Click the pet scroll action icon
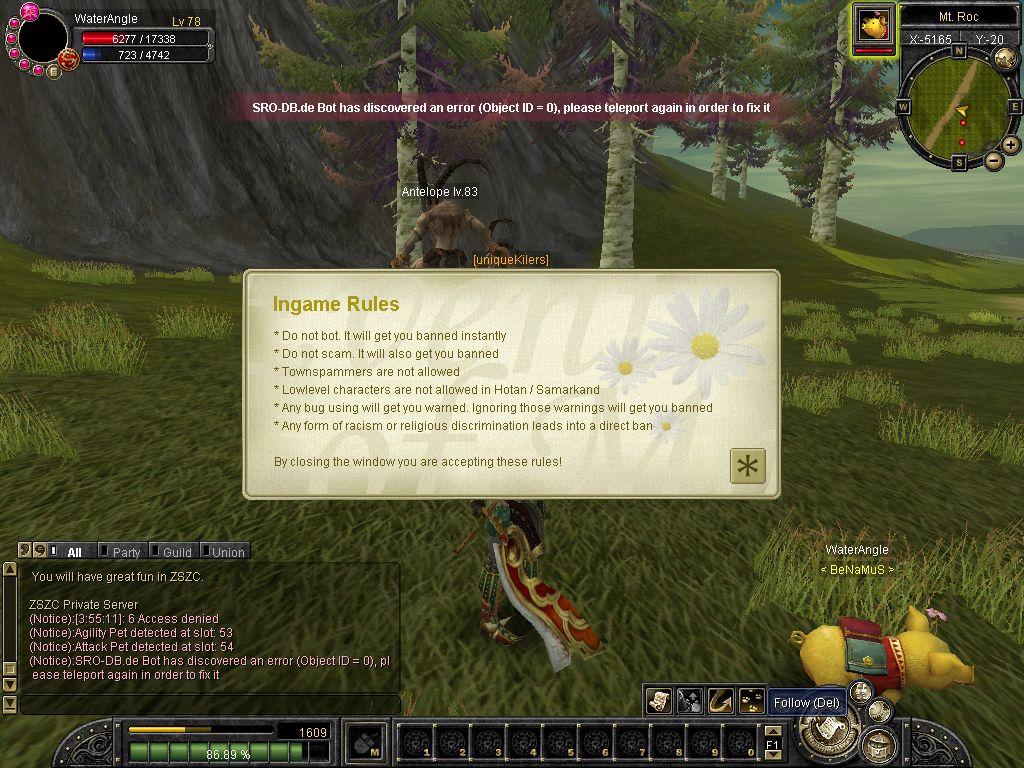Viewport: 1024px width, 768px height. (658, 701)
